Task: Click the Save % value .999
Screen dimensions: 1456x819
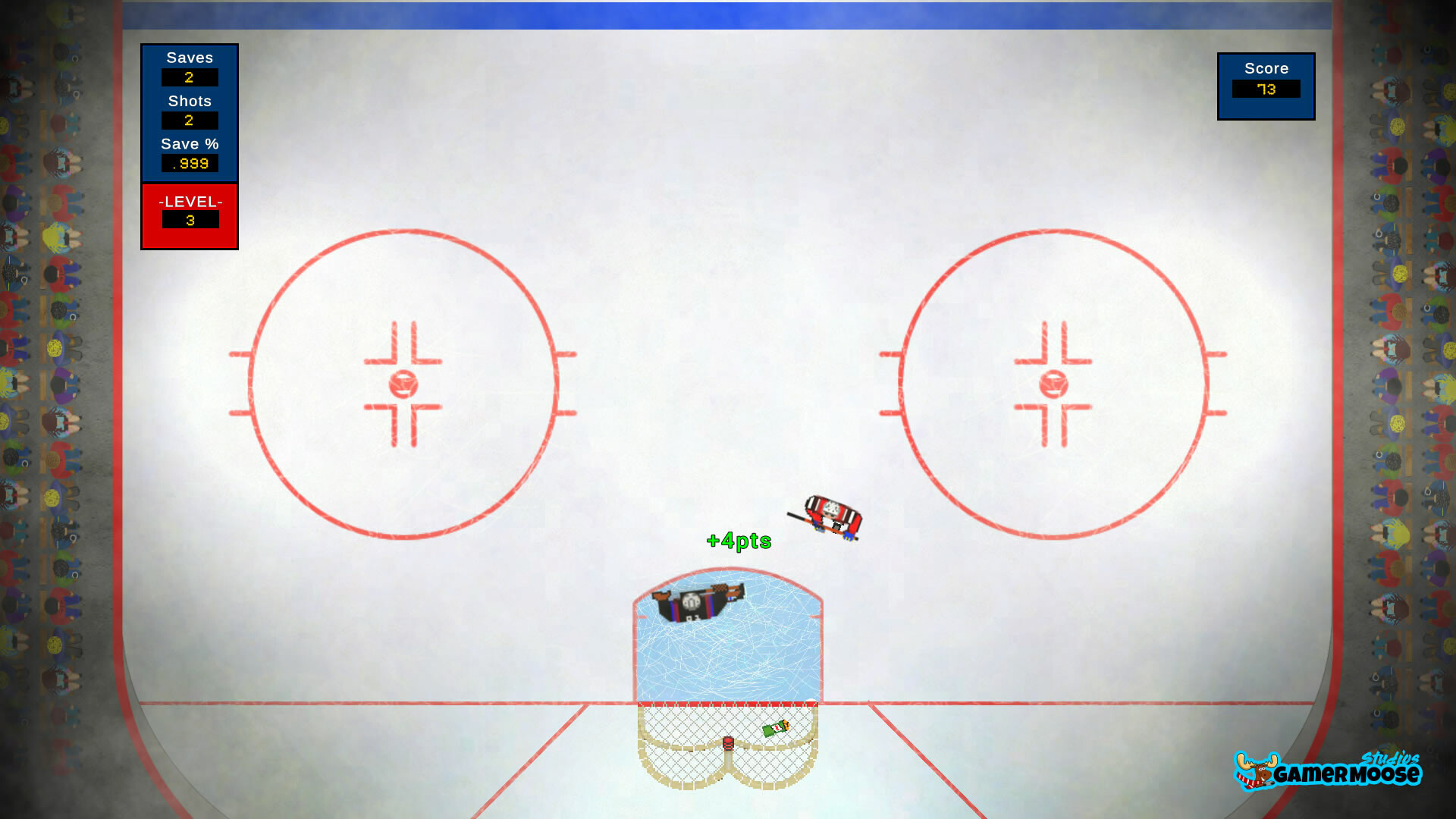Action: [190, 163]
